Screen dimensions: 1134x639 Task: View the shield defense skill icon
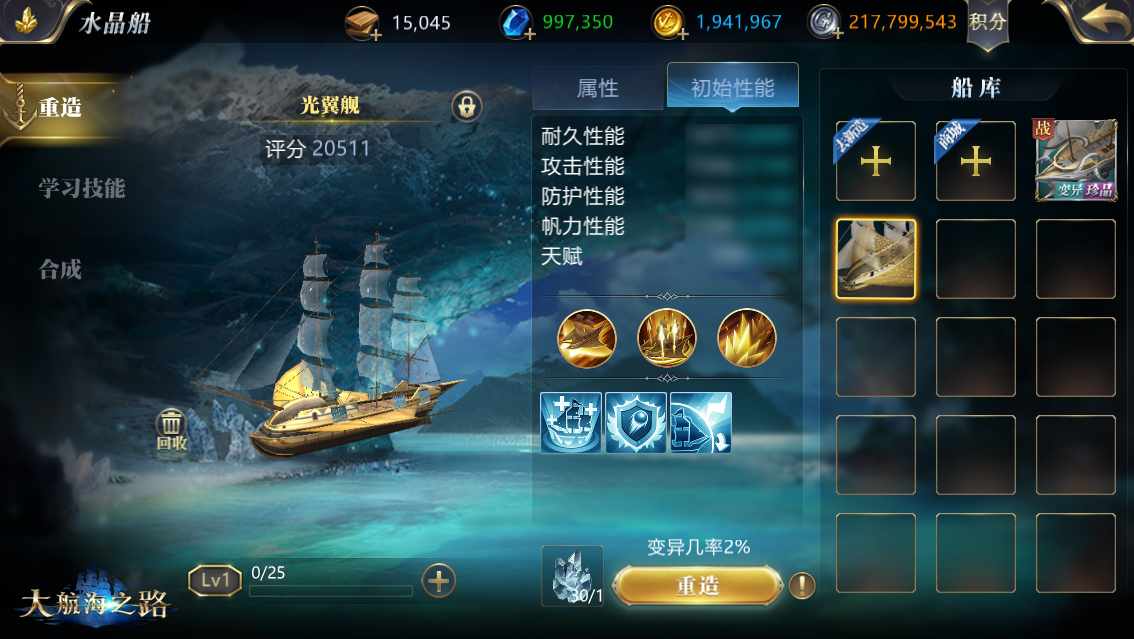636,422
